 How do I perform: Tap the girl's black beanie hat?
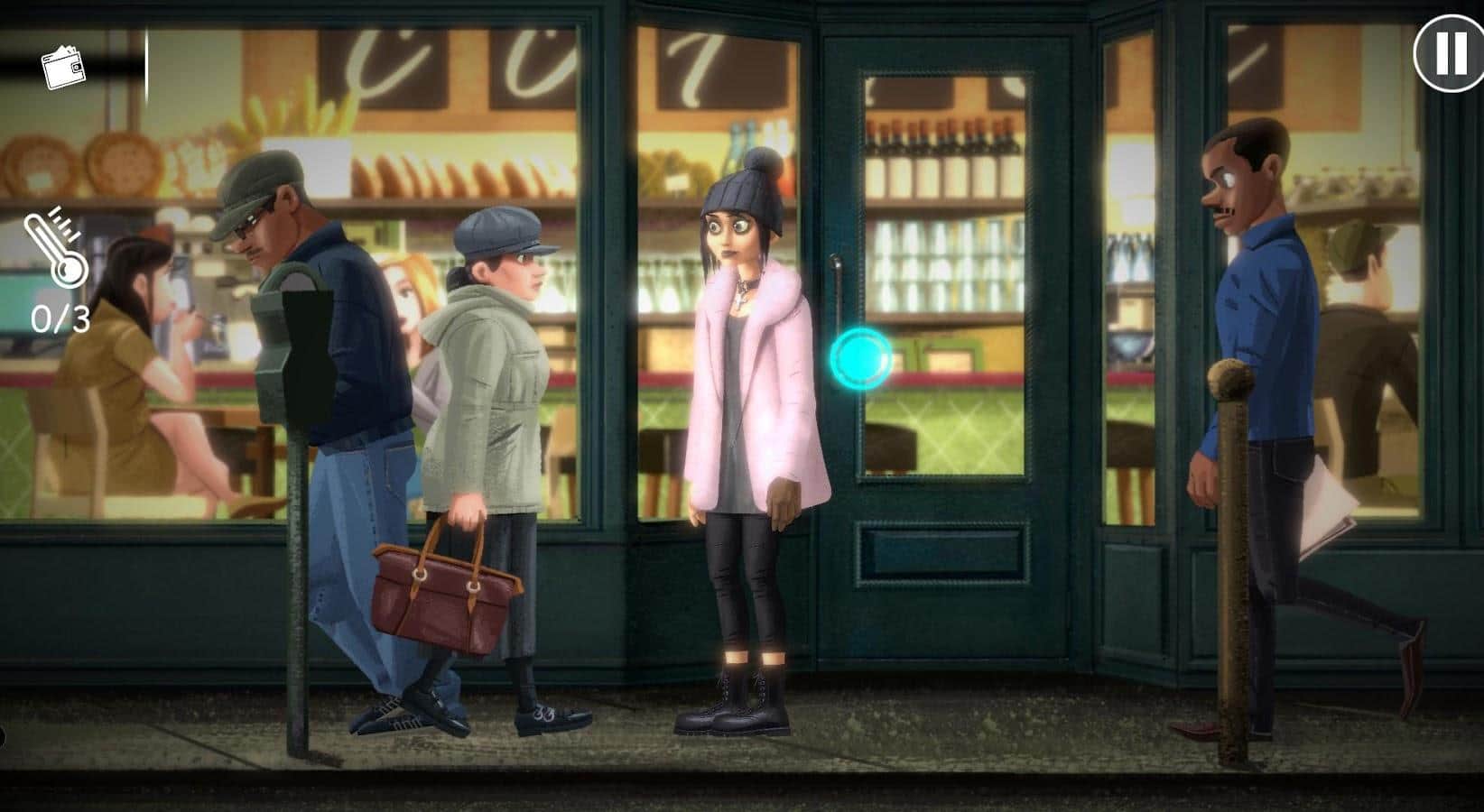point(742,191)
